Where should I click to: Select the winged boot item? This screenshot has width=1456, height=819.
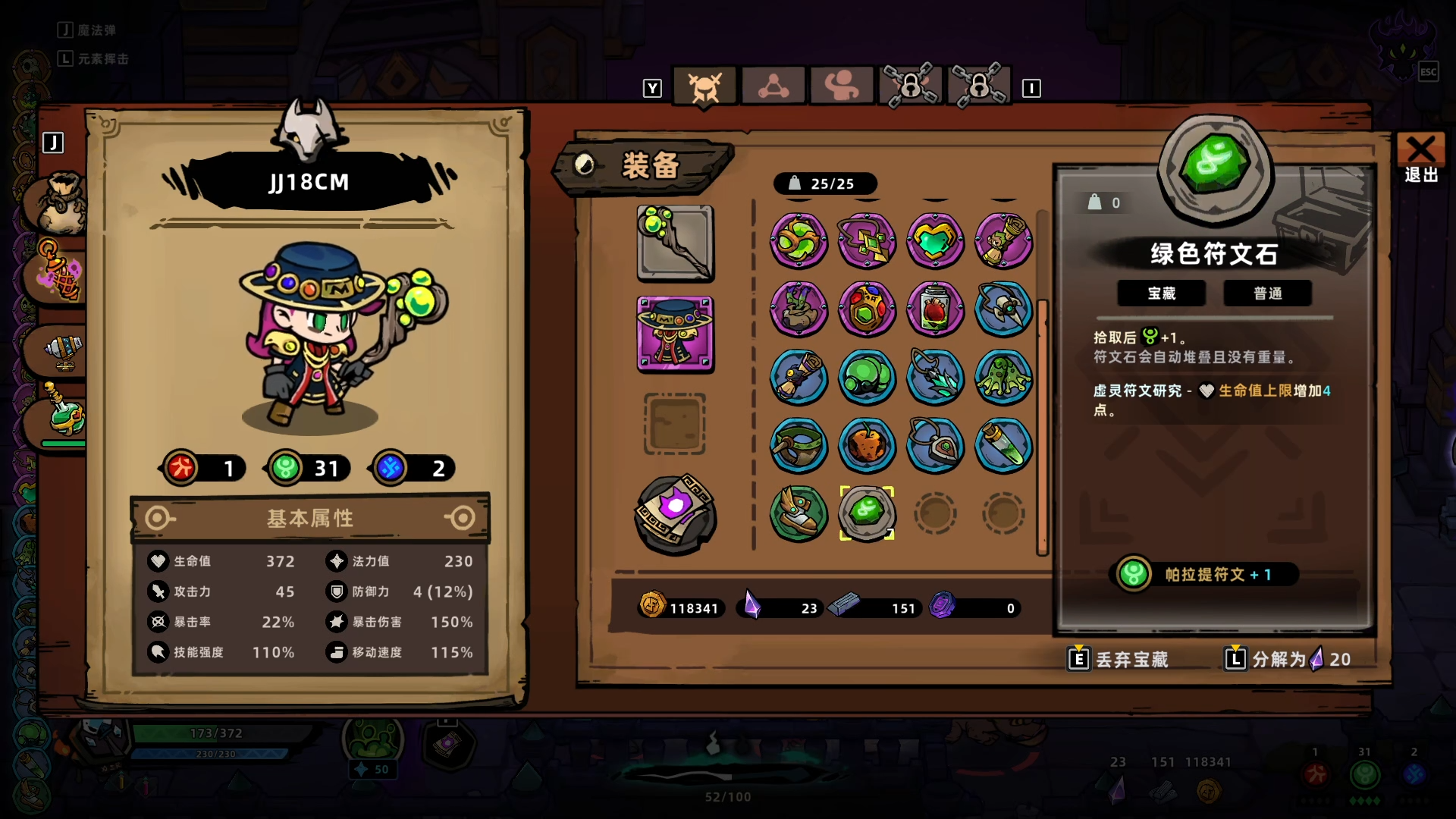click(799, 513)
